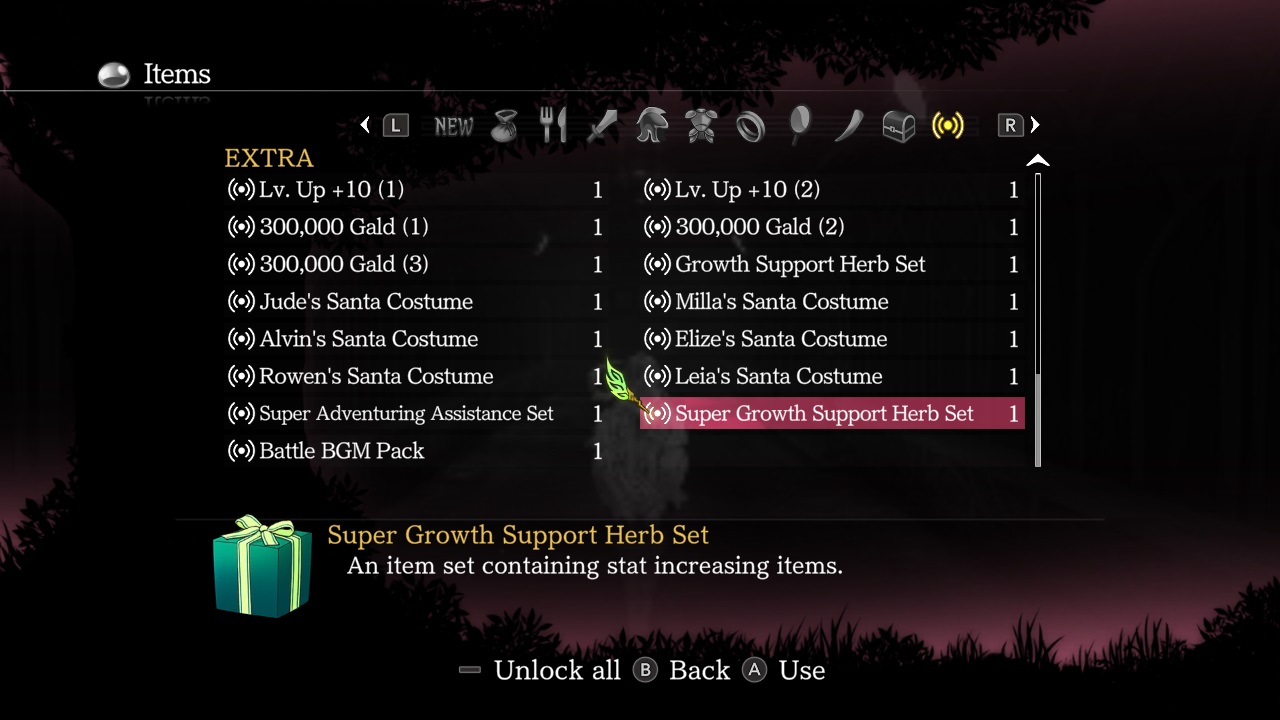1280x720 pixels.
Task: Select the body armor category icon
Action: (x=700, y=125)
